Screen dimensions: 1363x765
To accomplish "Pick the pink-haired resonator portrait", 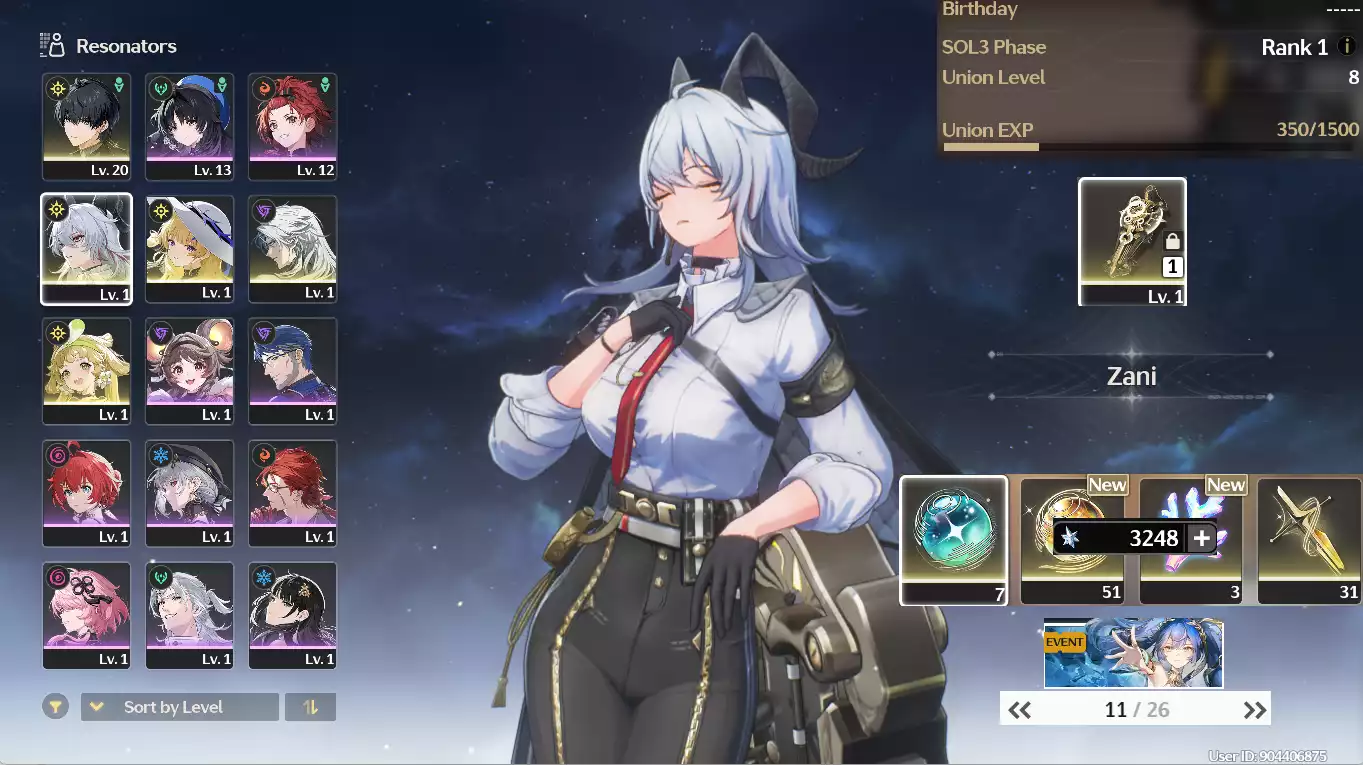I will point(87,615).
